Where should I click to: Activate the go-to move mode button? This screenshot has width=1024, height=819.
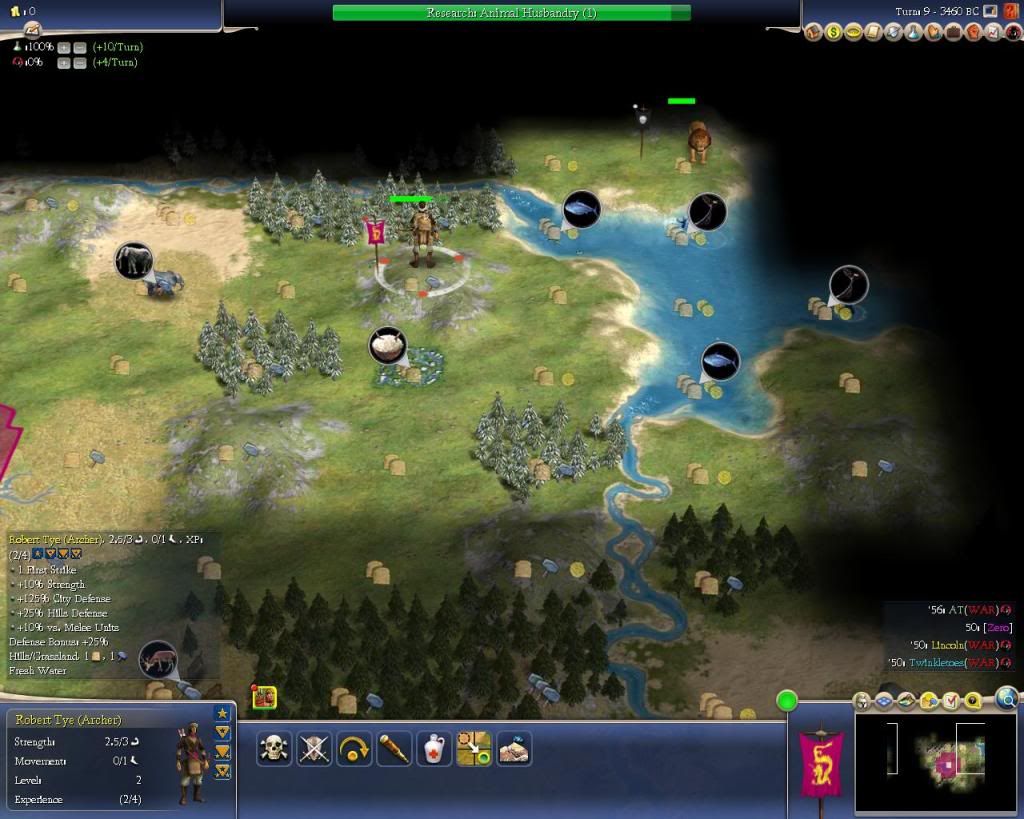click(474, 748)
